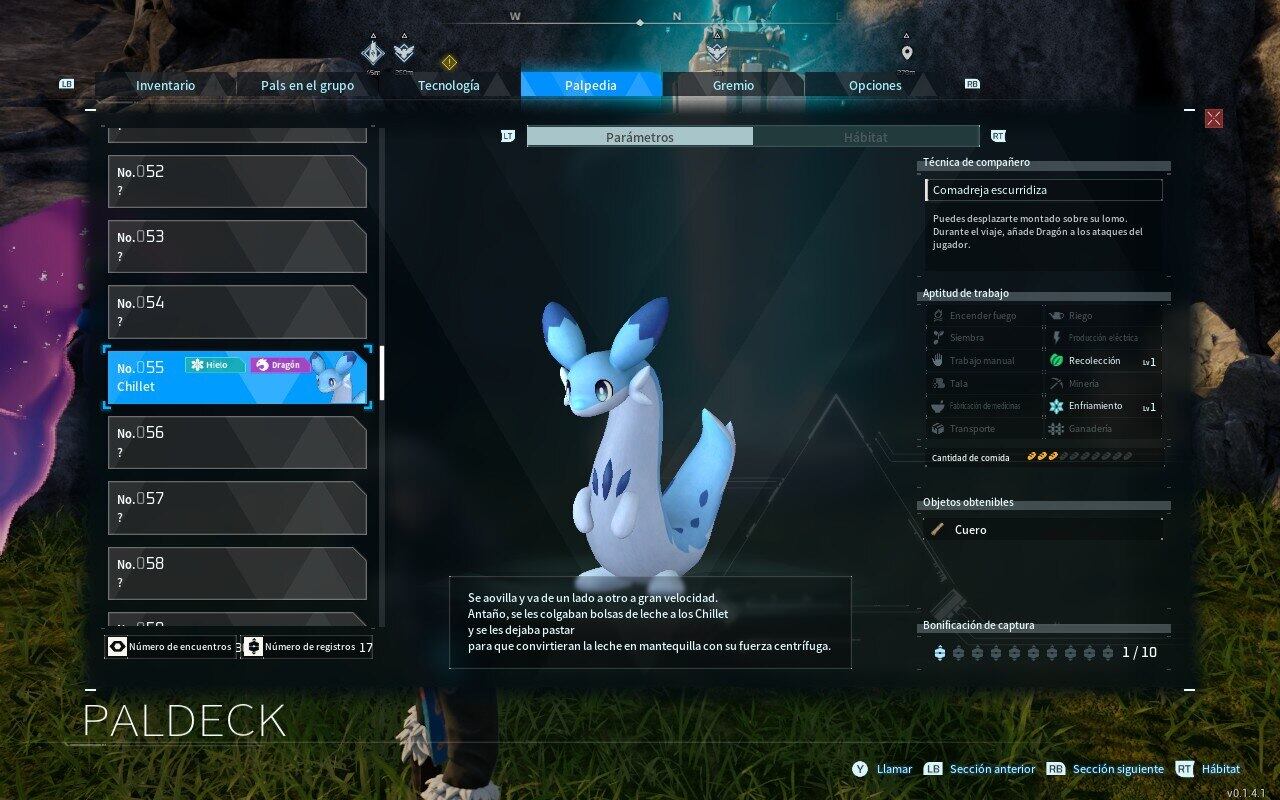
Task: Select entry No.058 in the list
Action: tap(237, 573)
